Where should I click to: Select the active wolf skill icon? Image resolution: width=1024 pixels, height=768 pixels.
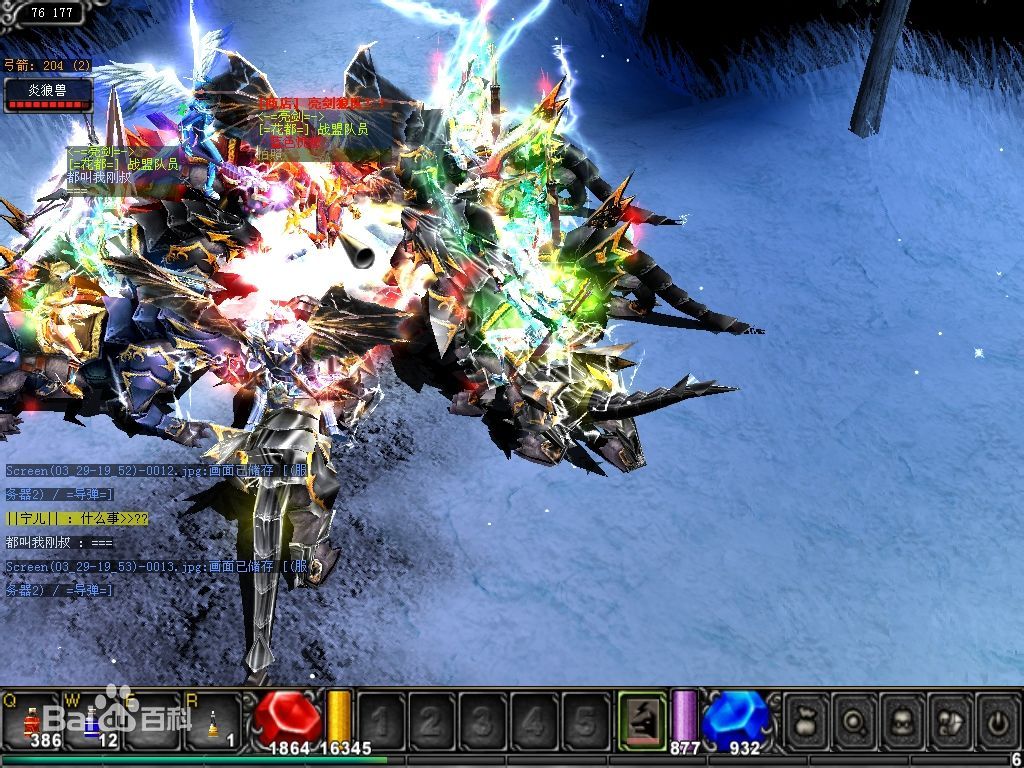(x=642, y=719)
